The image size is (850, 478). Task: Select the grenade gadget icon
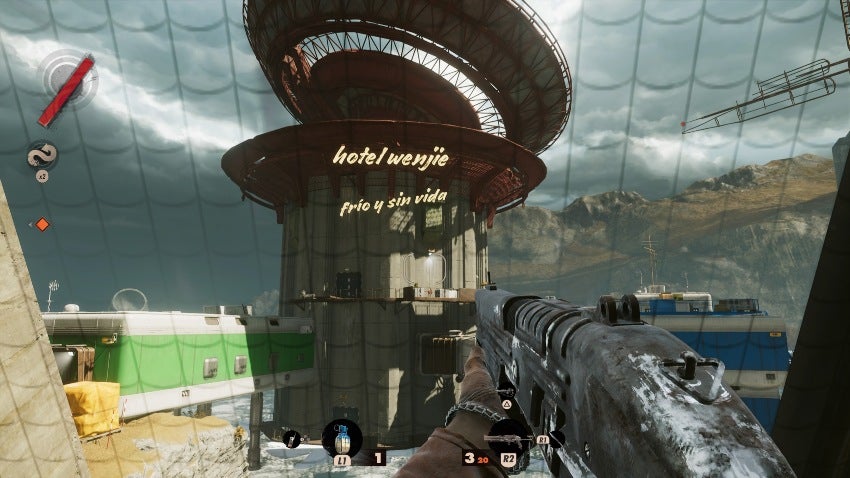[342, 437]
